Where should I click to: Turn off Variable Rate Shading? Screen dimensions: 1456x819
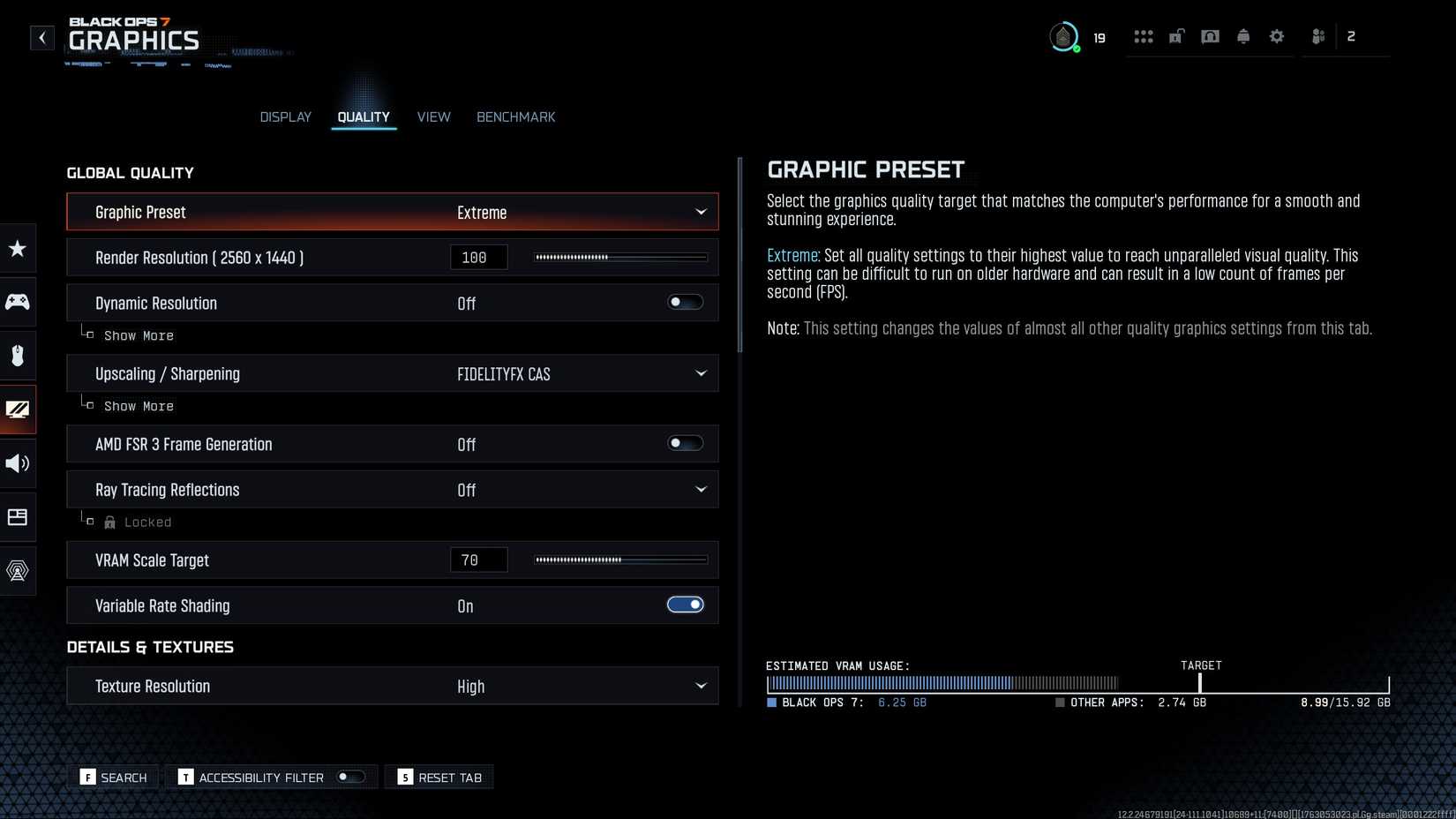[x=685, y=605]
